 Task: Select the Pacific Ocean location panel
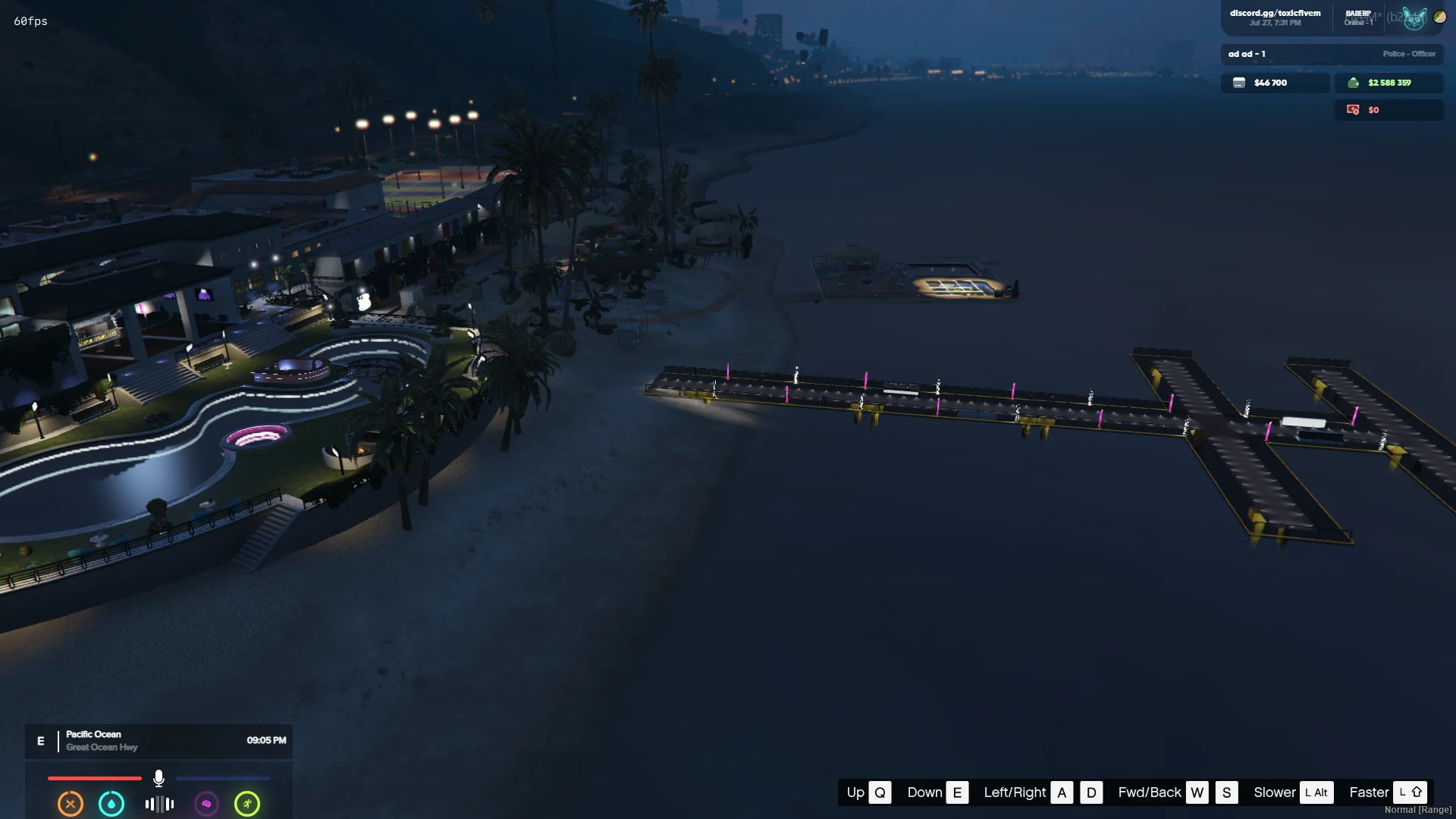click(159, 741)
